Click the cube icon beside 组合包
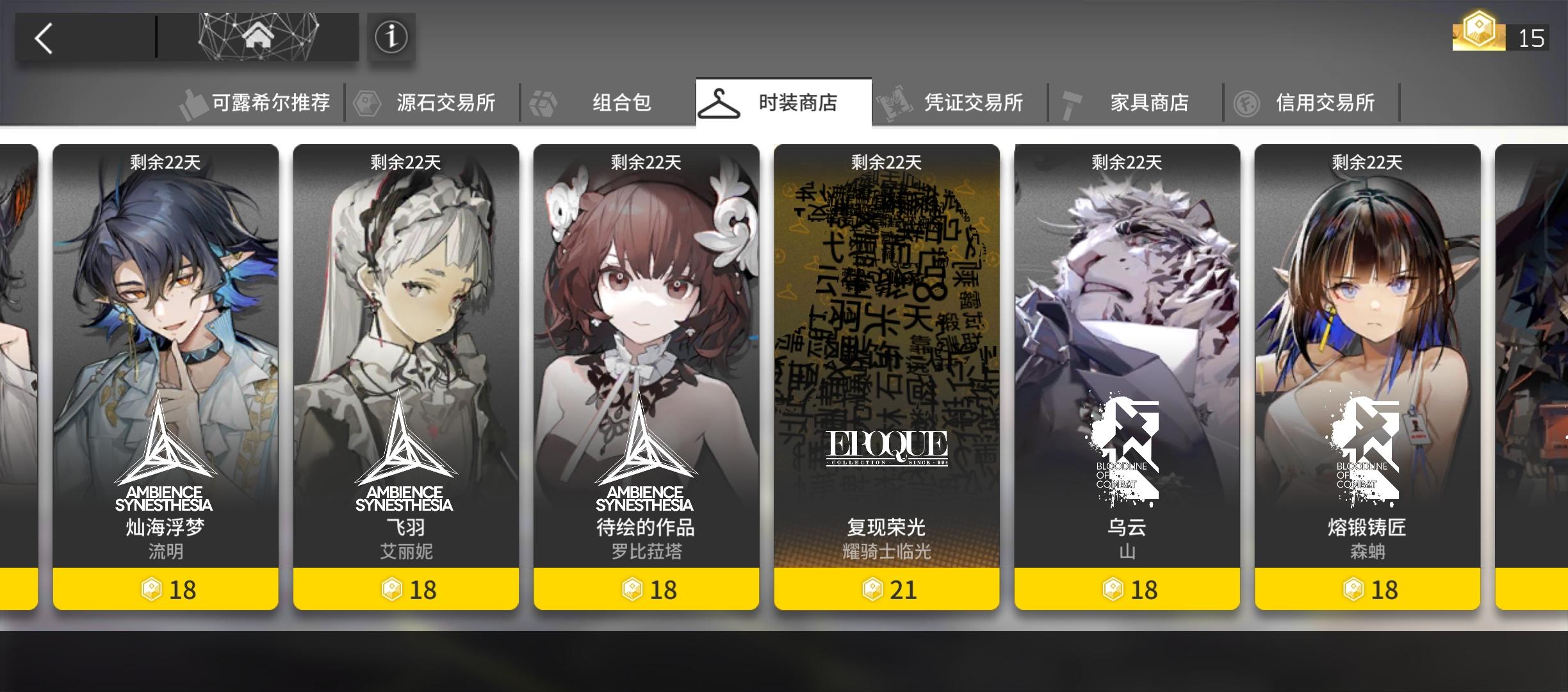 tap(544, 101)
